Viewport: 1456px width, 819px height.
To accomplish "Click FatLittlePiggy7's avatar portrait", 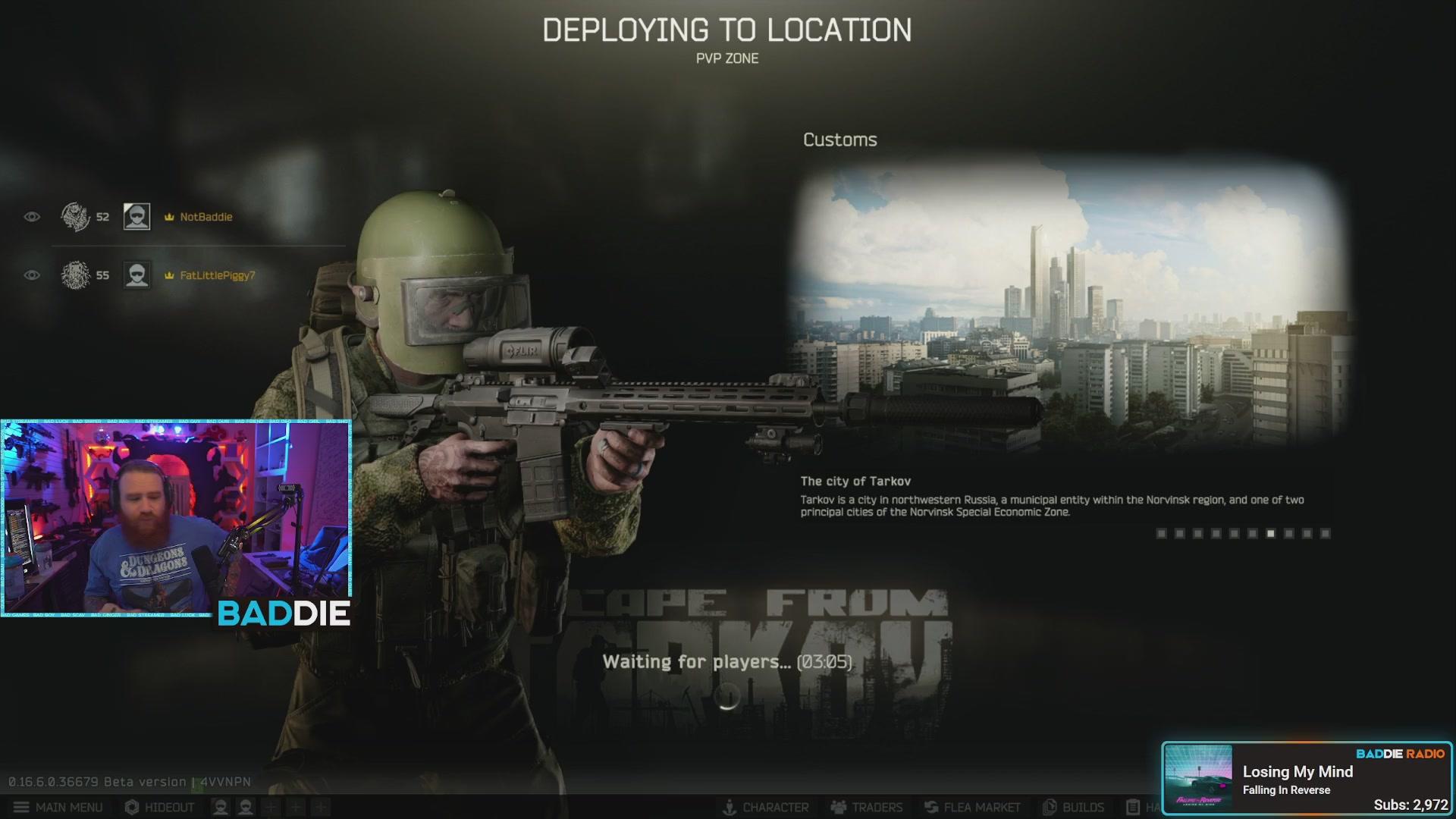I will (136, 275).
